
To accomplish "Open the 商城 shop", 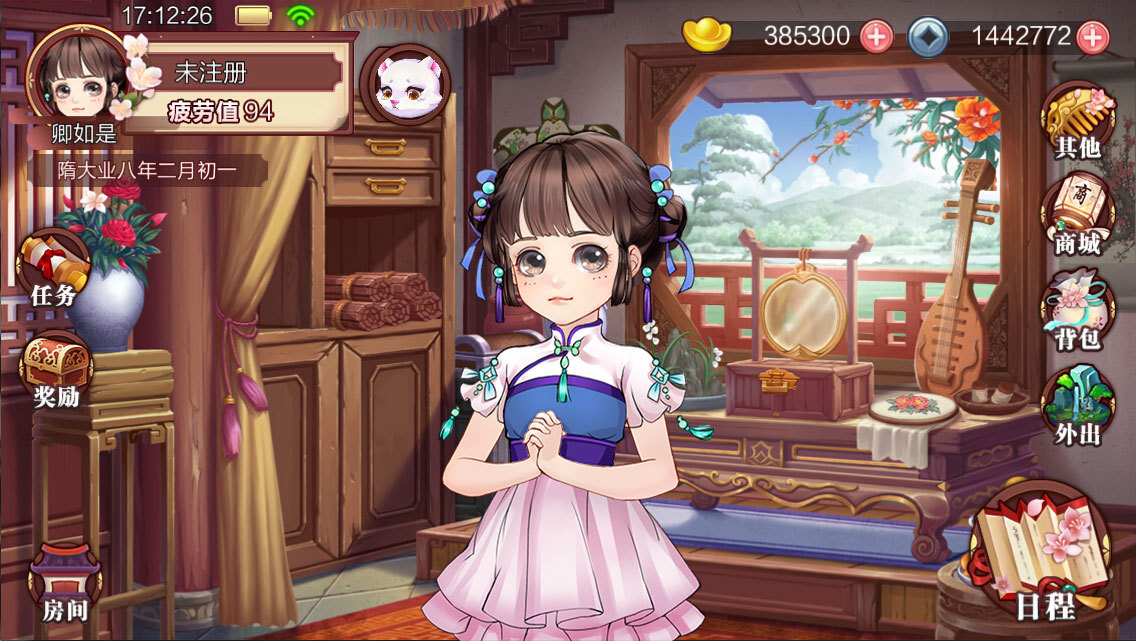I will [x=1077, y=214].
